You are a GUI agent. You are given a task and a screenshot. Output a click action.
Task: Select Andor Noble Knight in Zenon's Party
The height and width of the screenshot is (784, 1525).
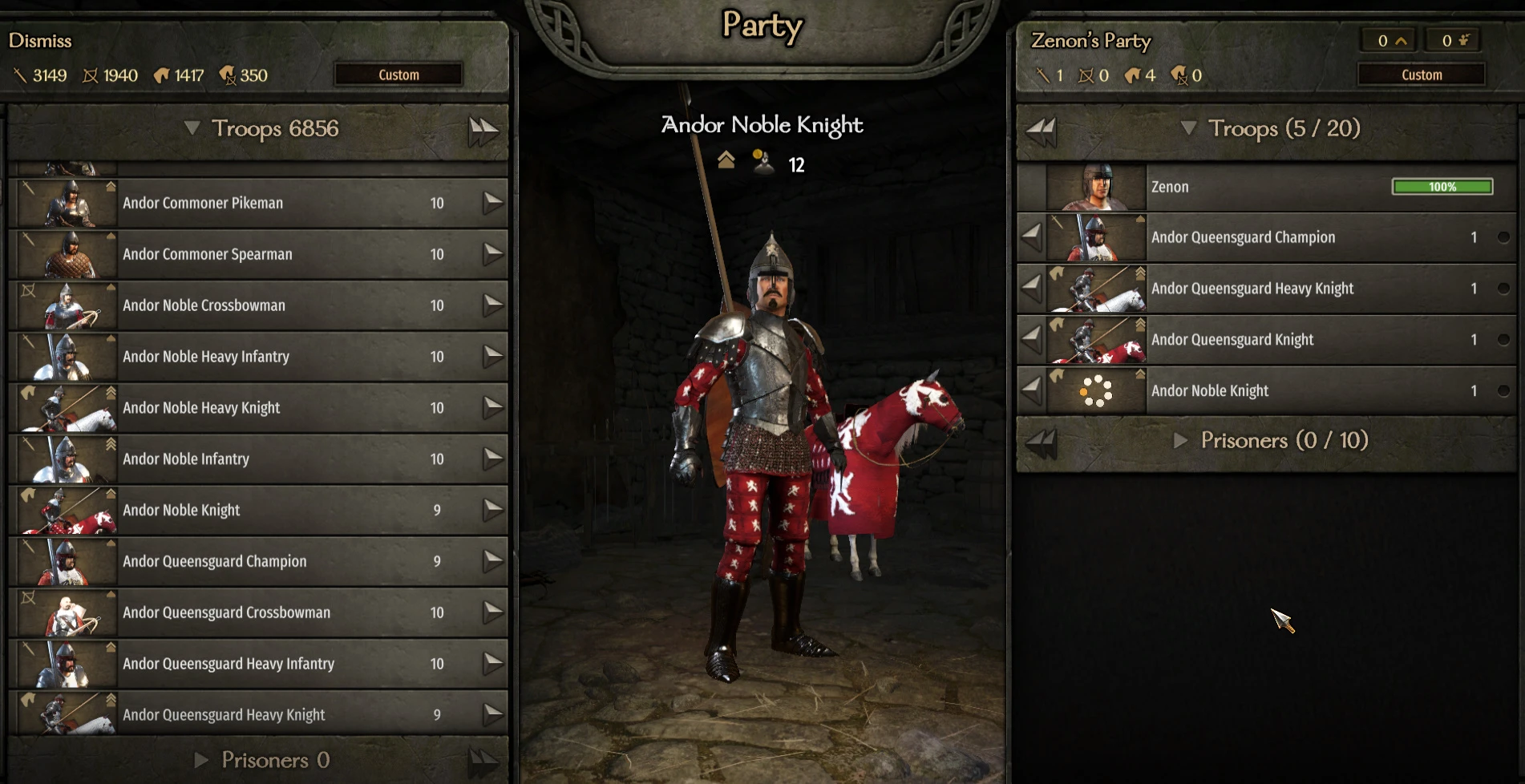(1283, 391)
